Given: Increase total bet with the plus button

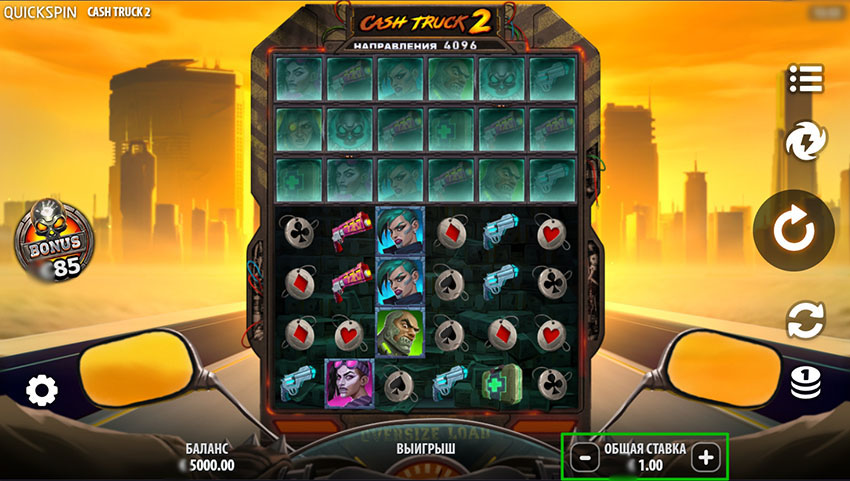Looking at the screenshot, I should point(706,458).
